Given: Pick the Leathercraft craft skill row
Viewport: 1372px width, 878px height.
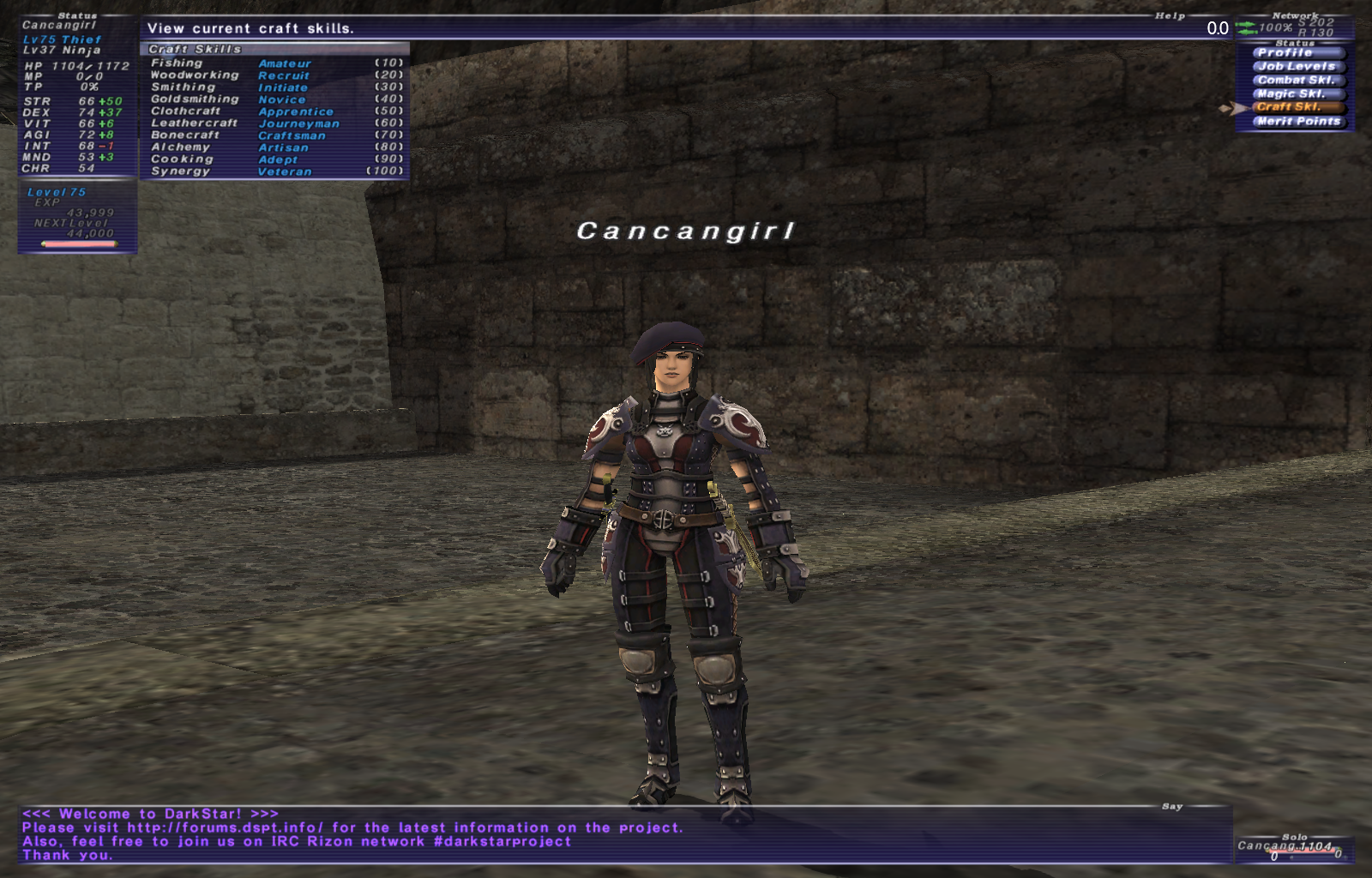Looking at the screenshot, I should tap(274, 123).
